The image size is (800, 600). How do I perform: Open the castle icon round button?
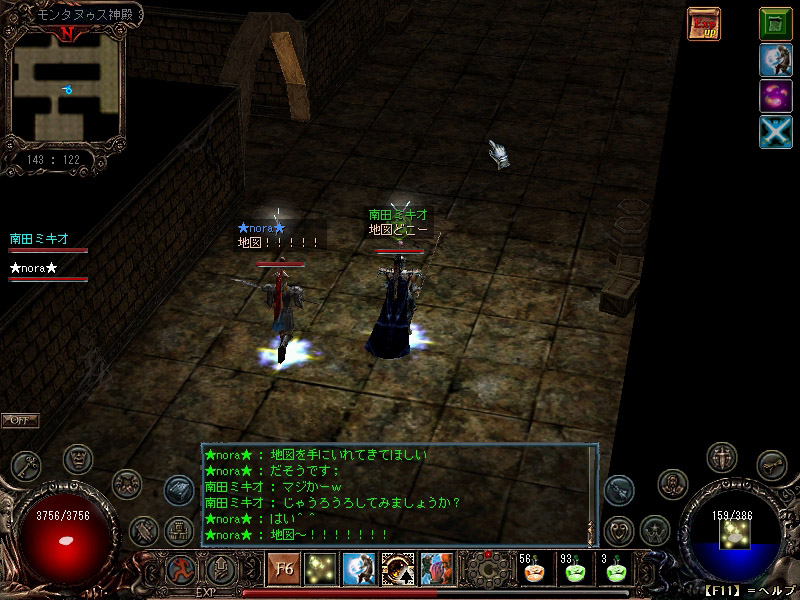point(180,527)
